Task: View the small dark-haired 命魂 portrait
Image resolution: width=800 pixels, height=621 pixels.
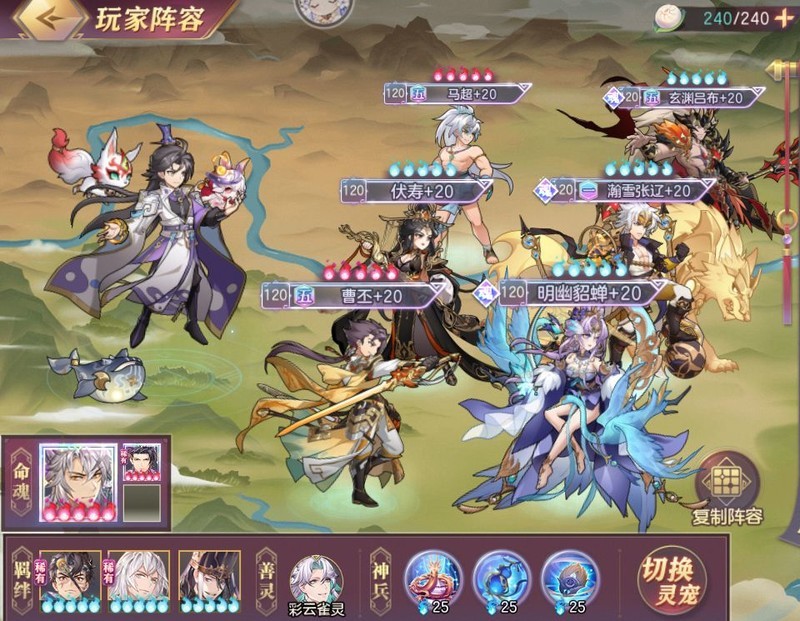Action: [x=141, y=462]
